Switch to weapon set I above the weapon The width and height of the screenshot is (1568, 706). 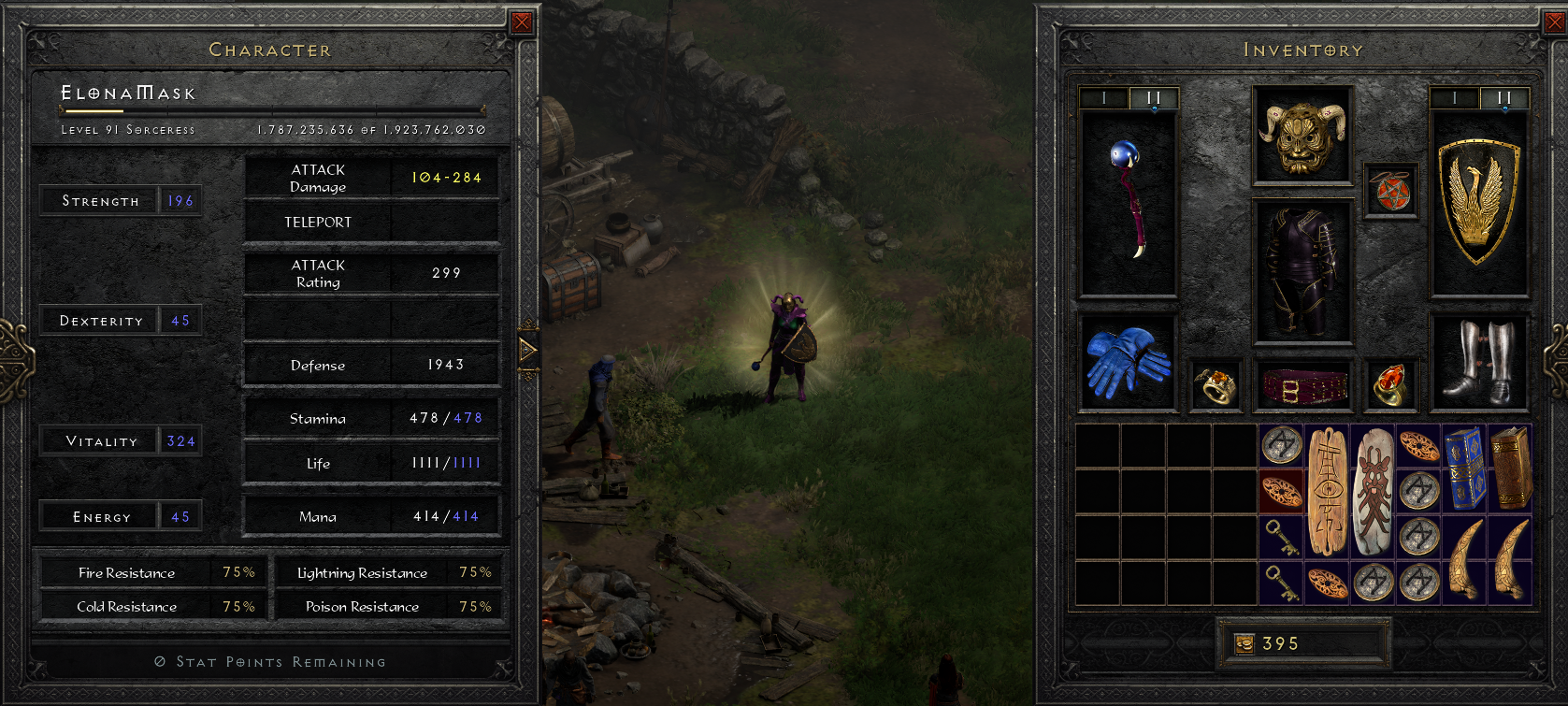[1104, 98]
